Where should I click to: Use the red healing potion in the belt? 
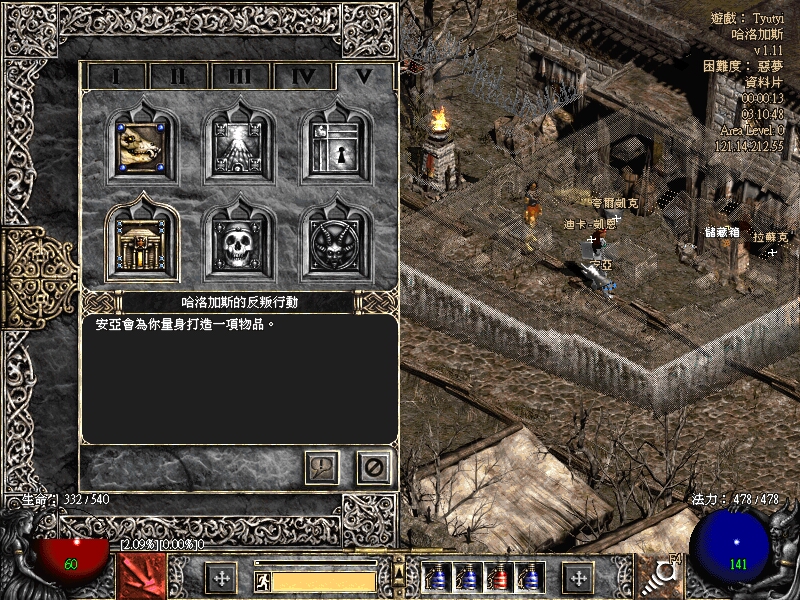click(500, 578)
